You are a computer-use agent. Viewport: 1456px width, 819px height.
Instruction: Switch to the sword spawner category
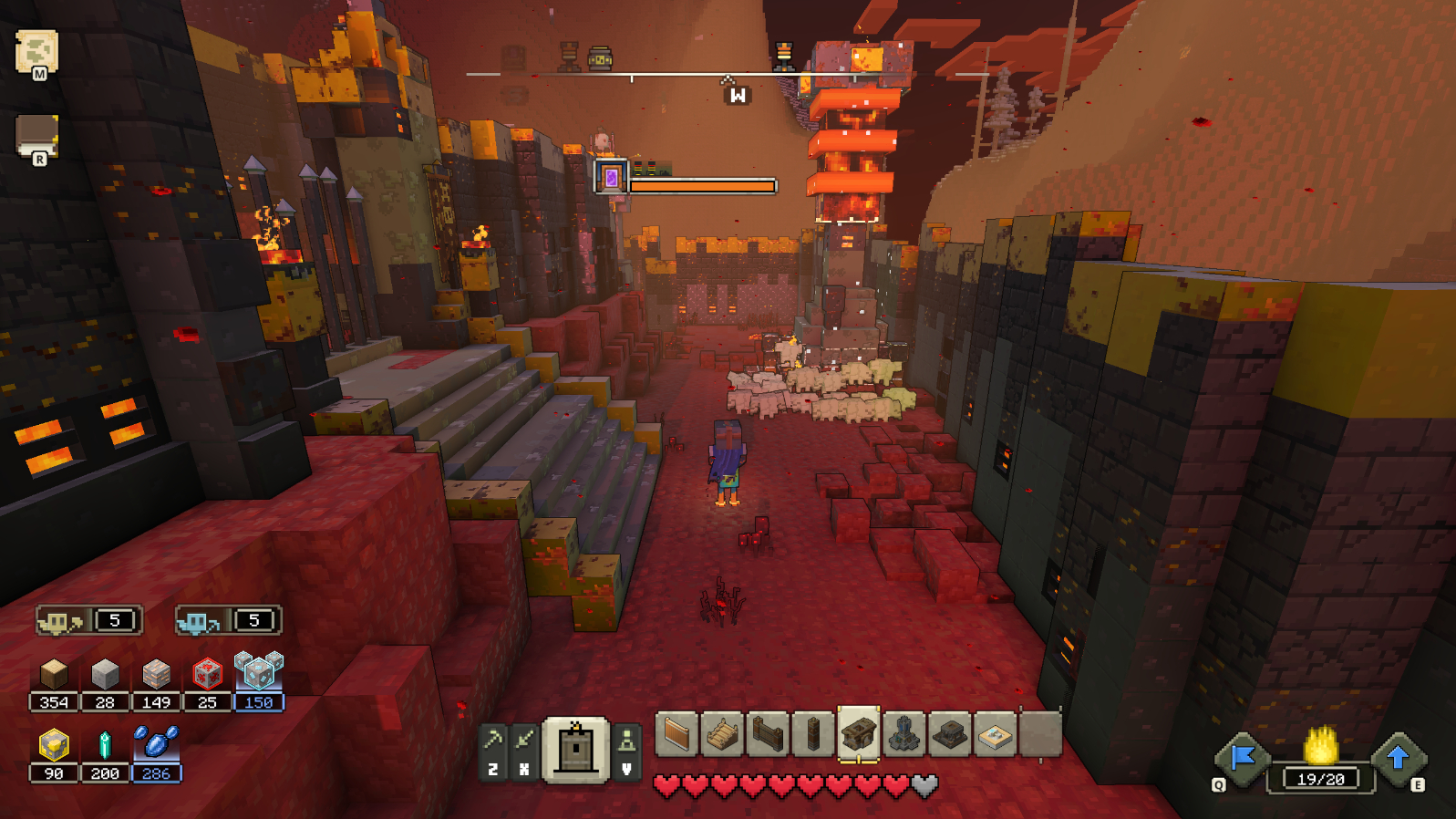(524, 741)
